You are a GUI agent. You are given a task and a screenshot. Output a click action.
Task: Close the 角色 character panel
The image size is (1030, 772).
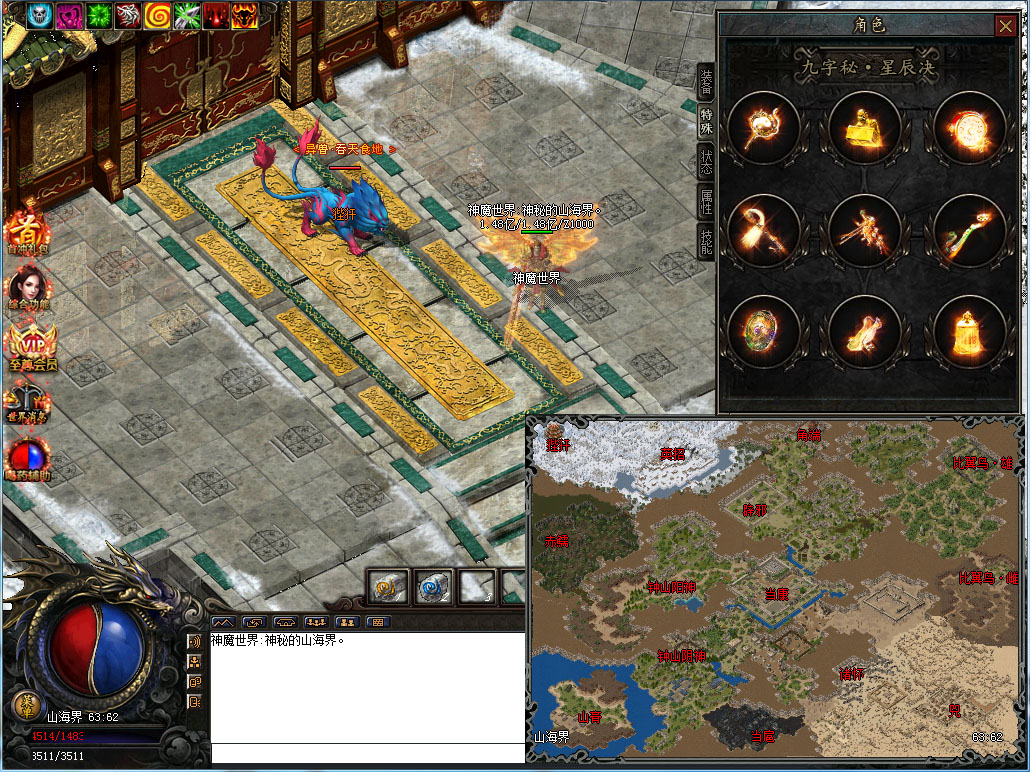tap(1005, 26)
